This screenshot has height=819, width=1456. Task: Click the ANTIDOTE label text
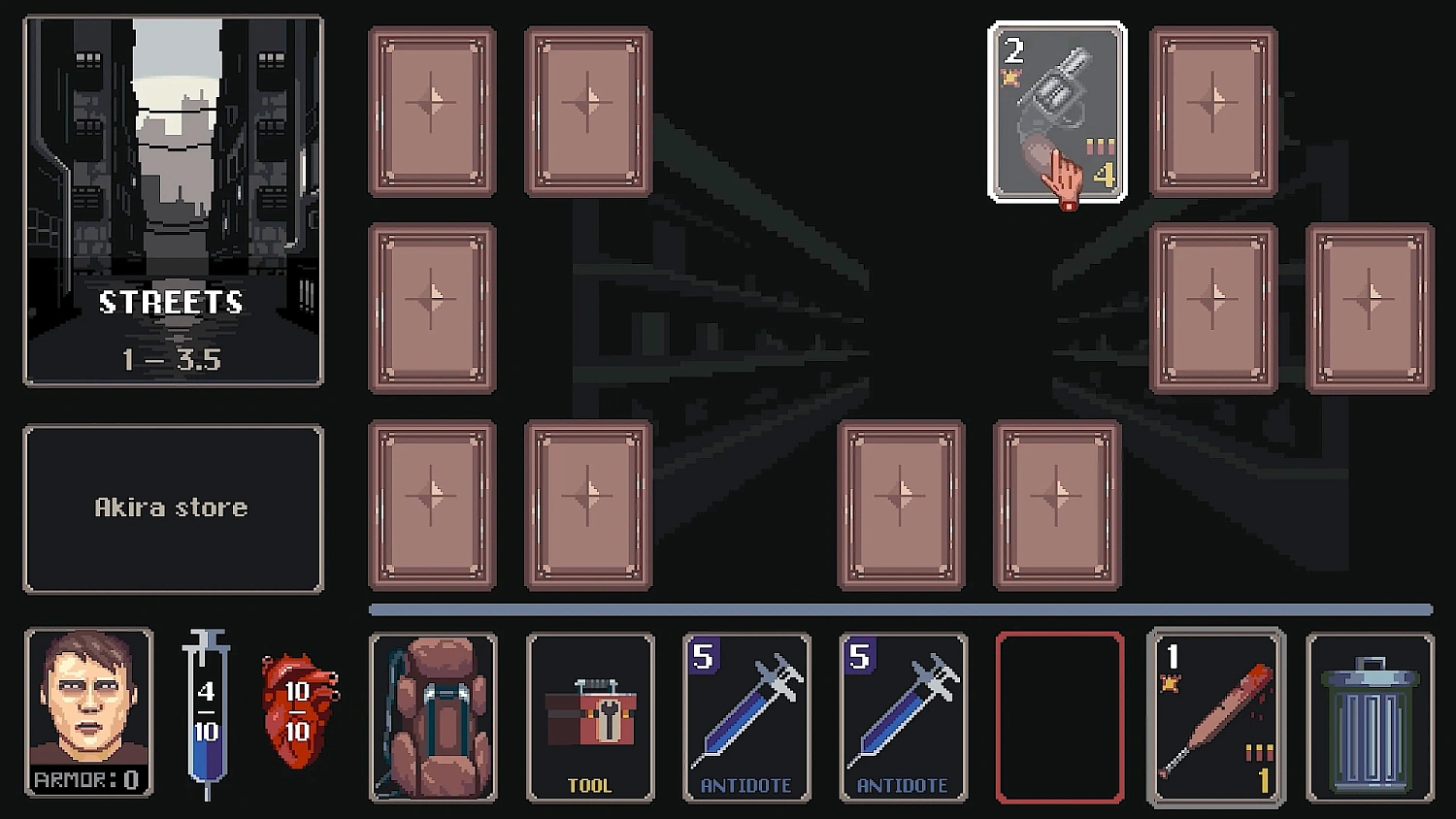(746, 783)
